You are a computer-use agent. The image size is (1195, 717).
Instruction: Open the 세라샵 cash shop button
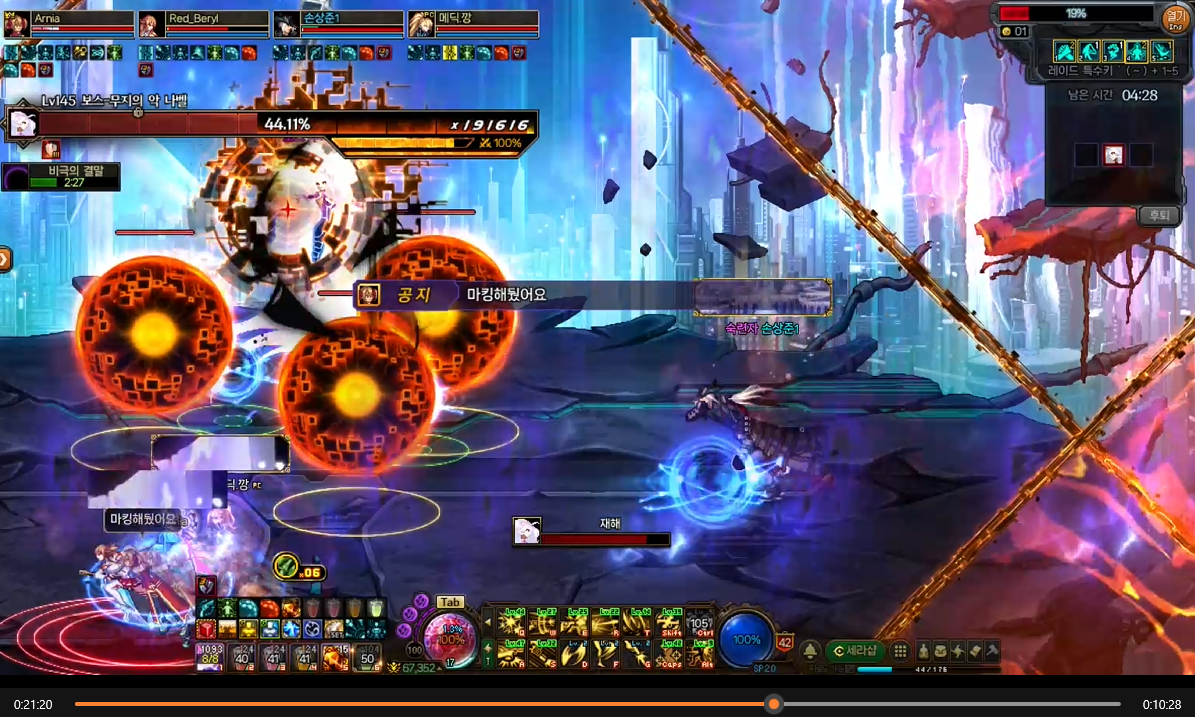pyautogui.click(x=854, y=651)
